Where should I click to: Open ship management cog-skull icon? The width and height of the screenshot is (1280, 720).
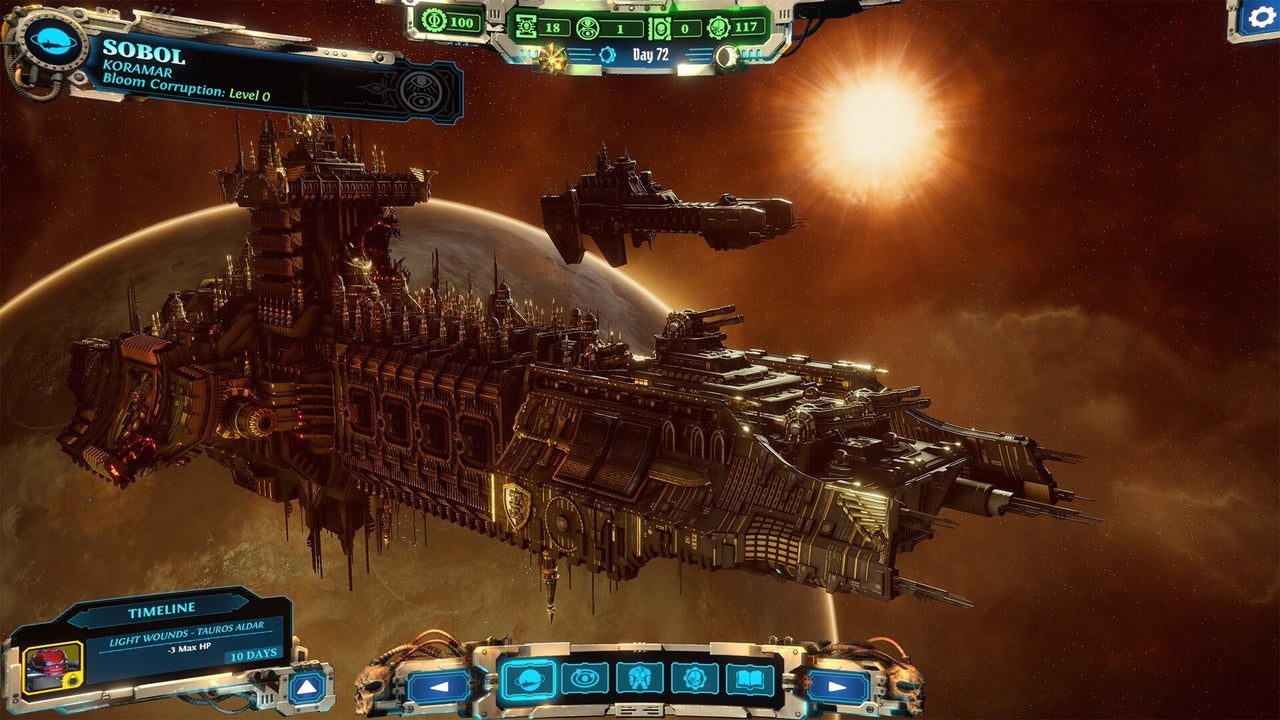(x=694, y=680)
